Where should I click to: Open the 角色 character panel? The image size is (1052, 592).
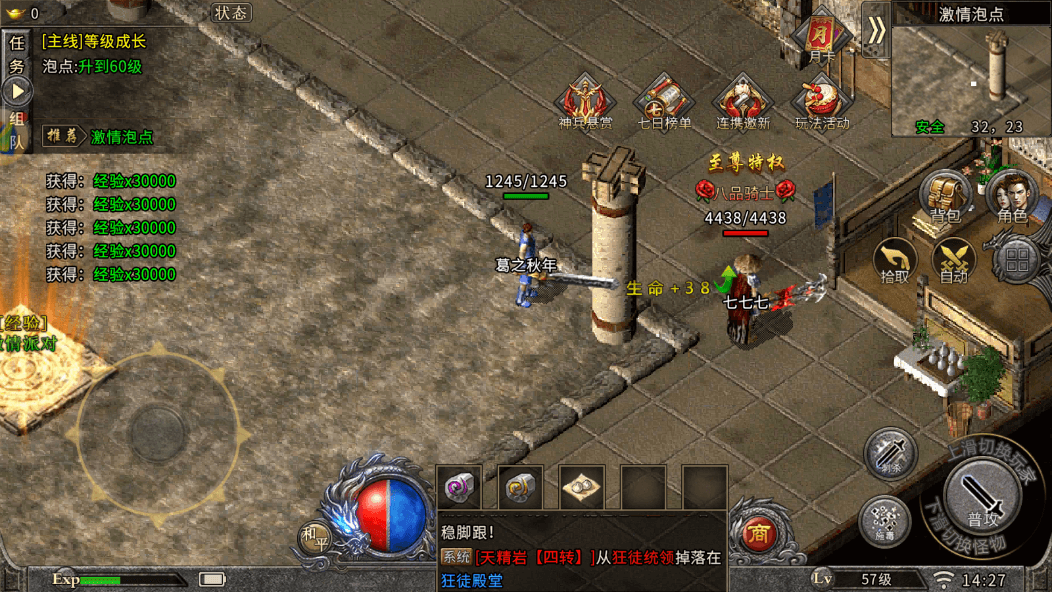[x=1012, y=194]
